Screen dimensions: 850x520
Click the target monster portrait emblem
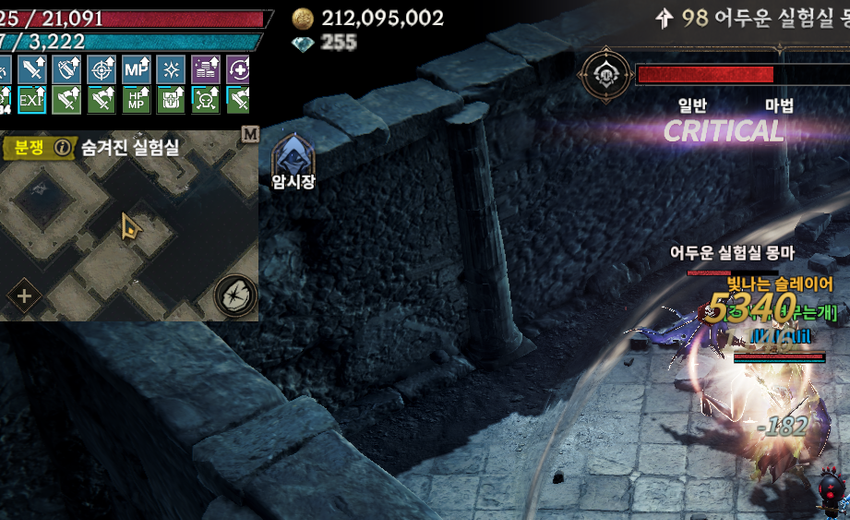coord(606,74)
